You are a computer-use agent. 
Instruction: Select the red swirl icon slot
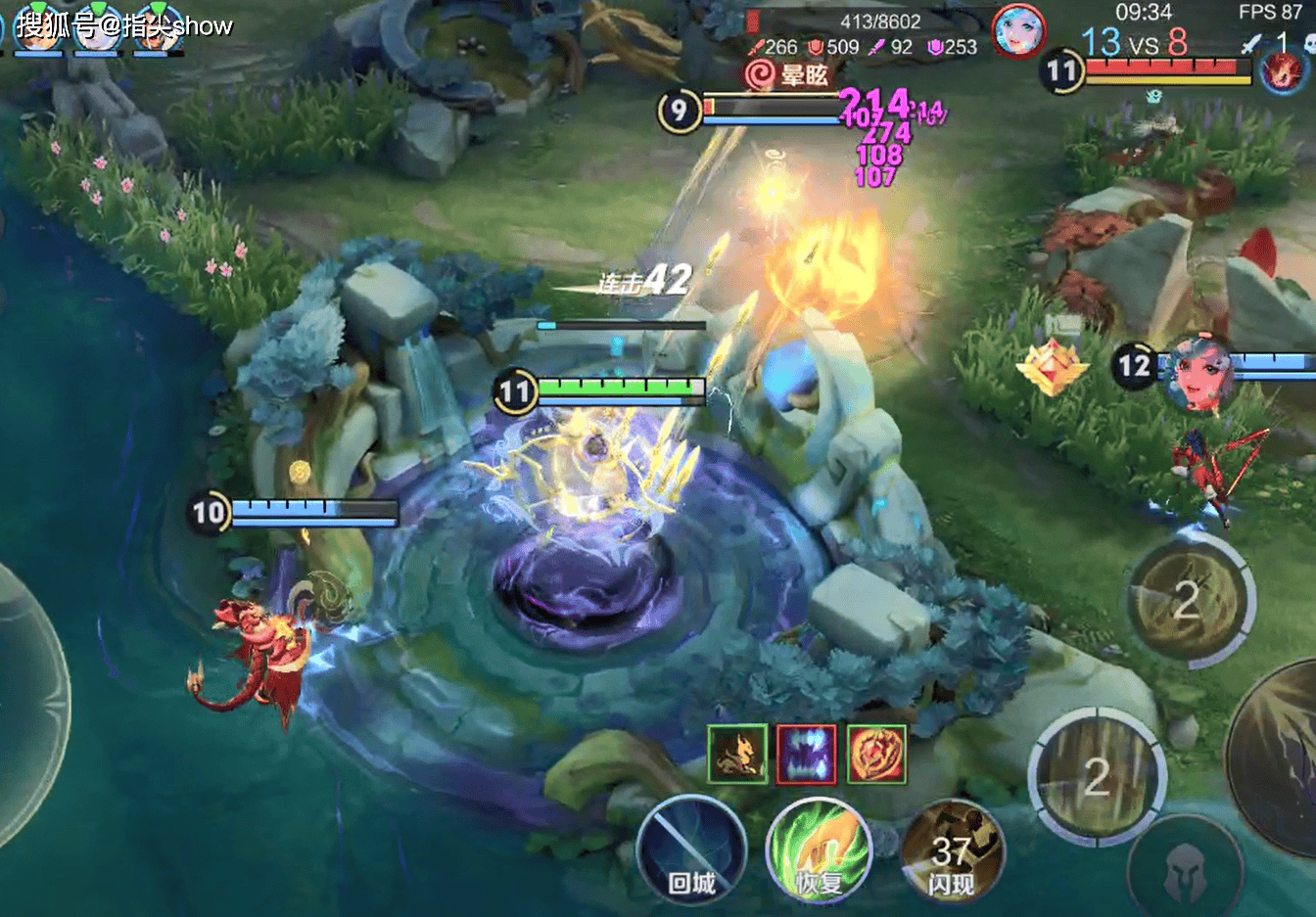tap(876, 755)
